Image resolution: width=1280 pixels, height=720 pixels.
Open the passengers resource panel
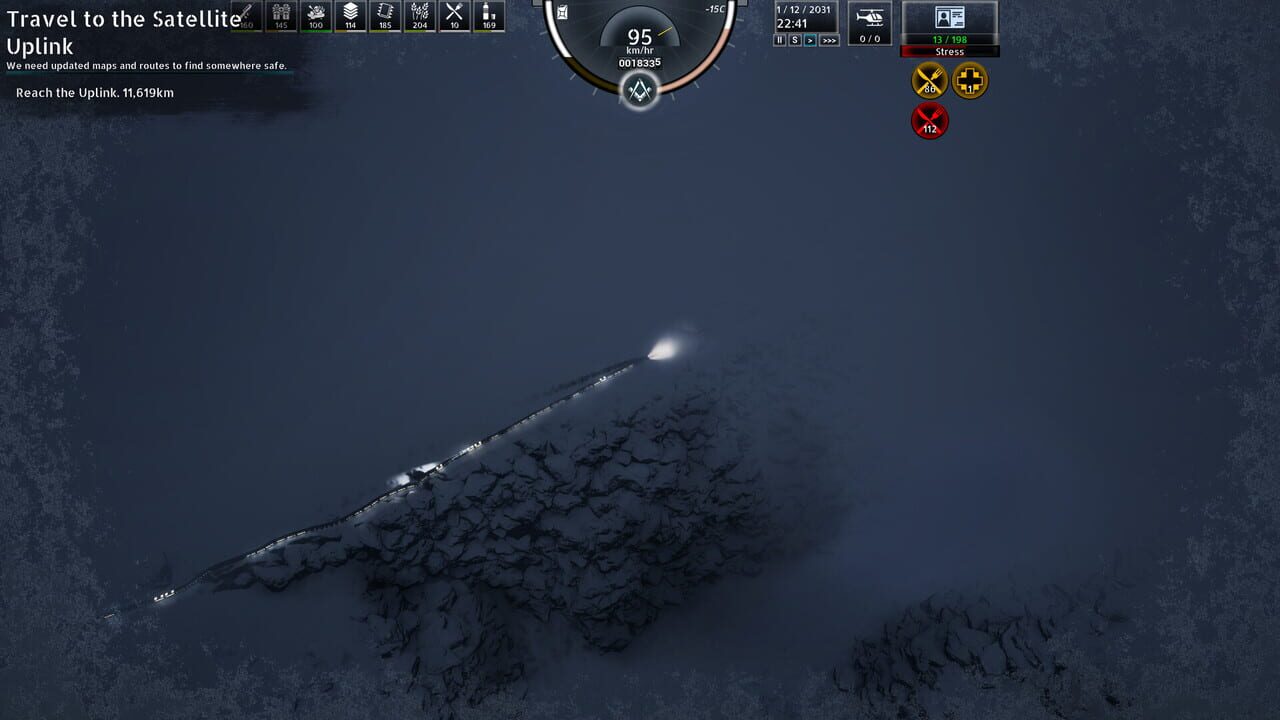coord(280,15)
